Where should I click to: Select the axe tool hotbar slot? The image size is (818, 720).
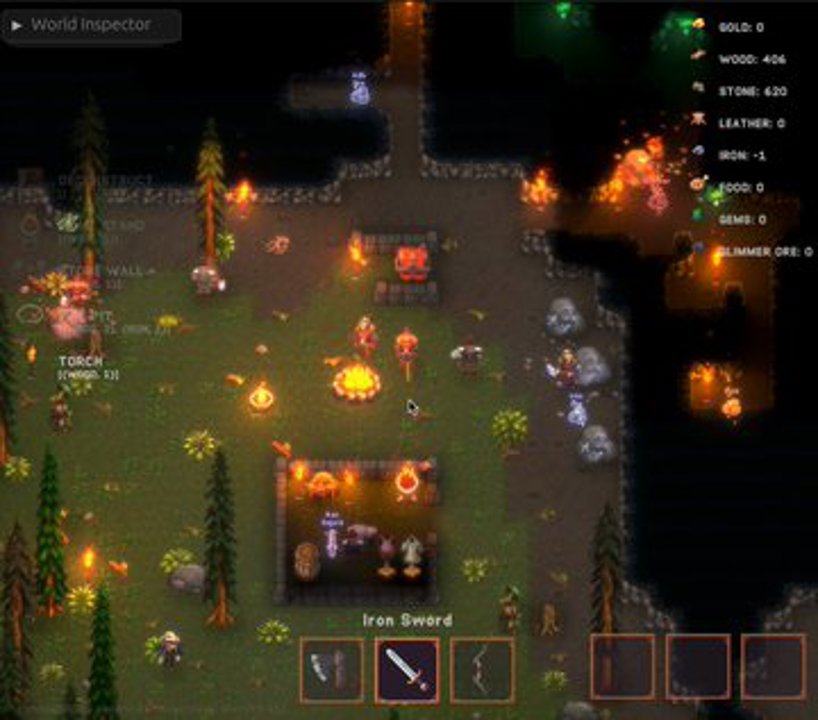331,669
